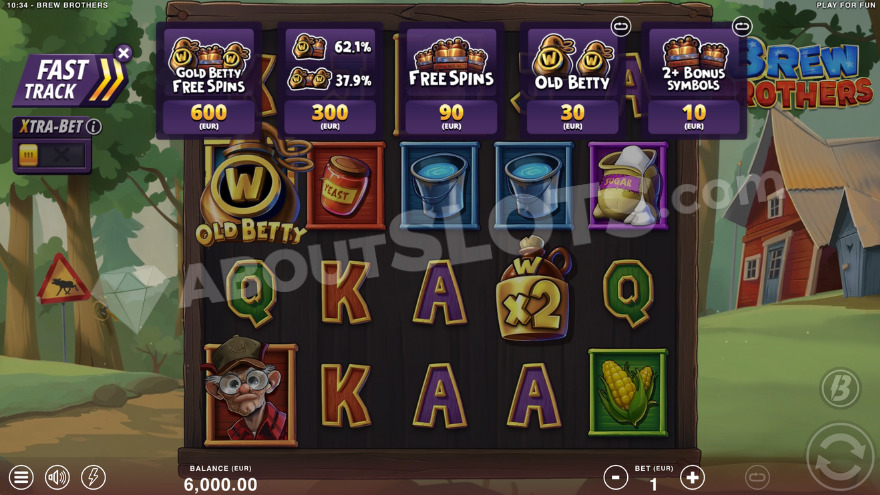The height and width of the screenshot is (495, 880).
Task: Increase the bet with plus button
Action: pyautogui.click(x=692, y=477)
